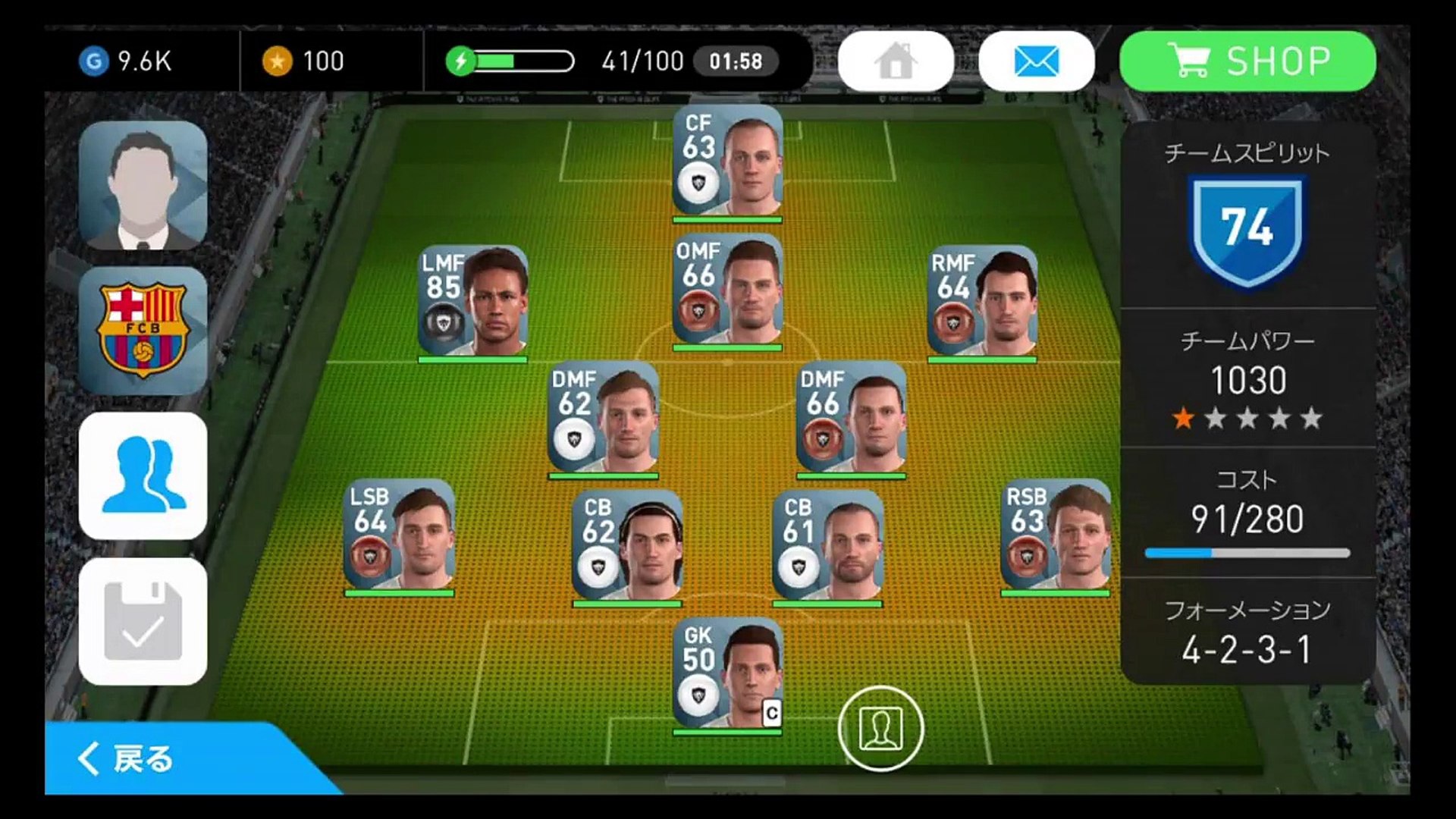Screen dimensions: 1456x819
Task: Select the CB player rated 61
Action: [x=827, y=547]
